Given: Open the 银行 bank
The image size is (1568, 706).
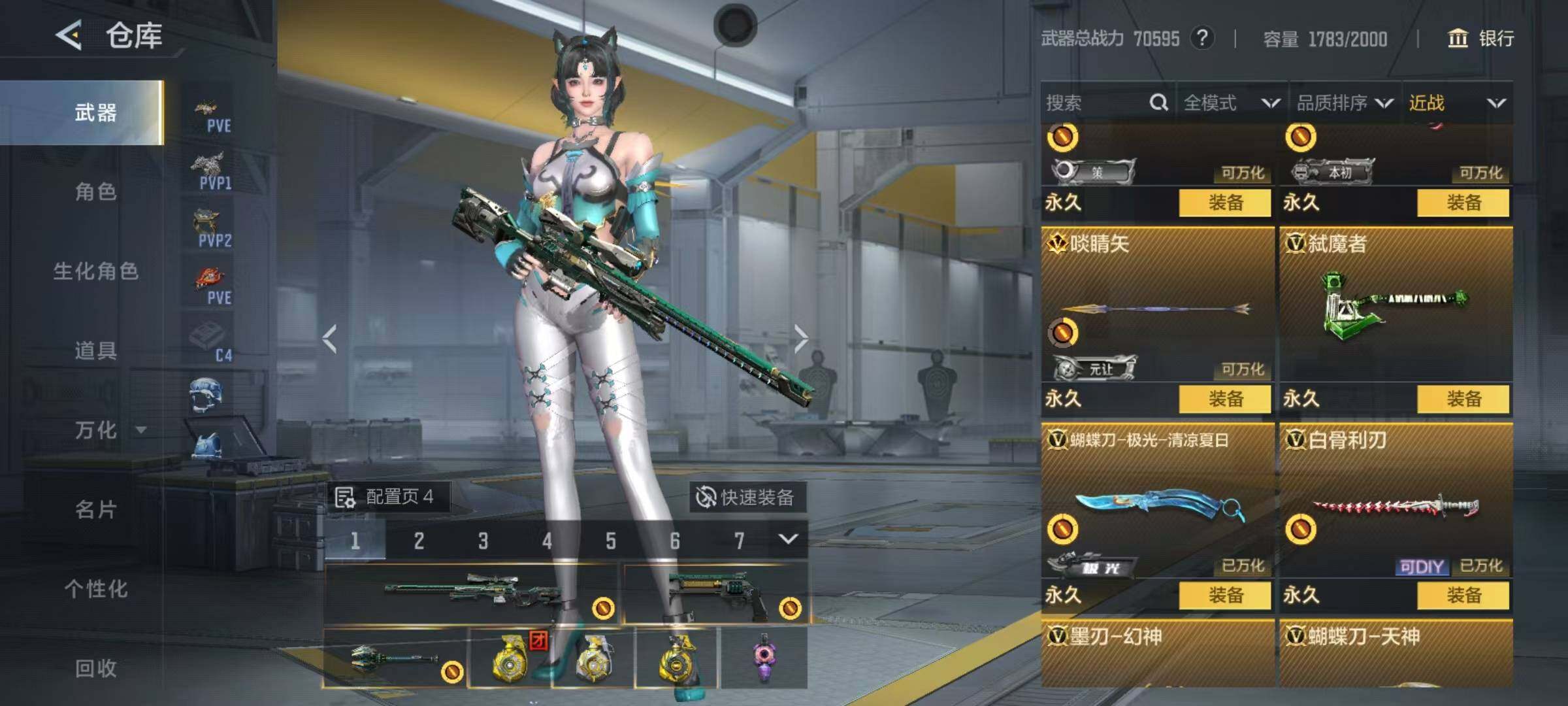Looking at the screenshot, I should tap(1482, 39).
